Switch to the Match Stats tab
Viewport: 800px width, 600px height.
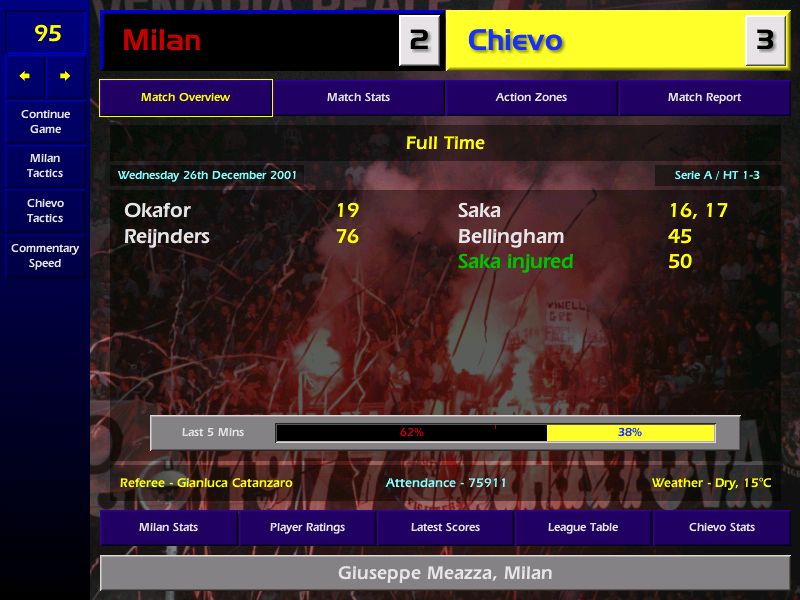coord(358,98)
